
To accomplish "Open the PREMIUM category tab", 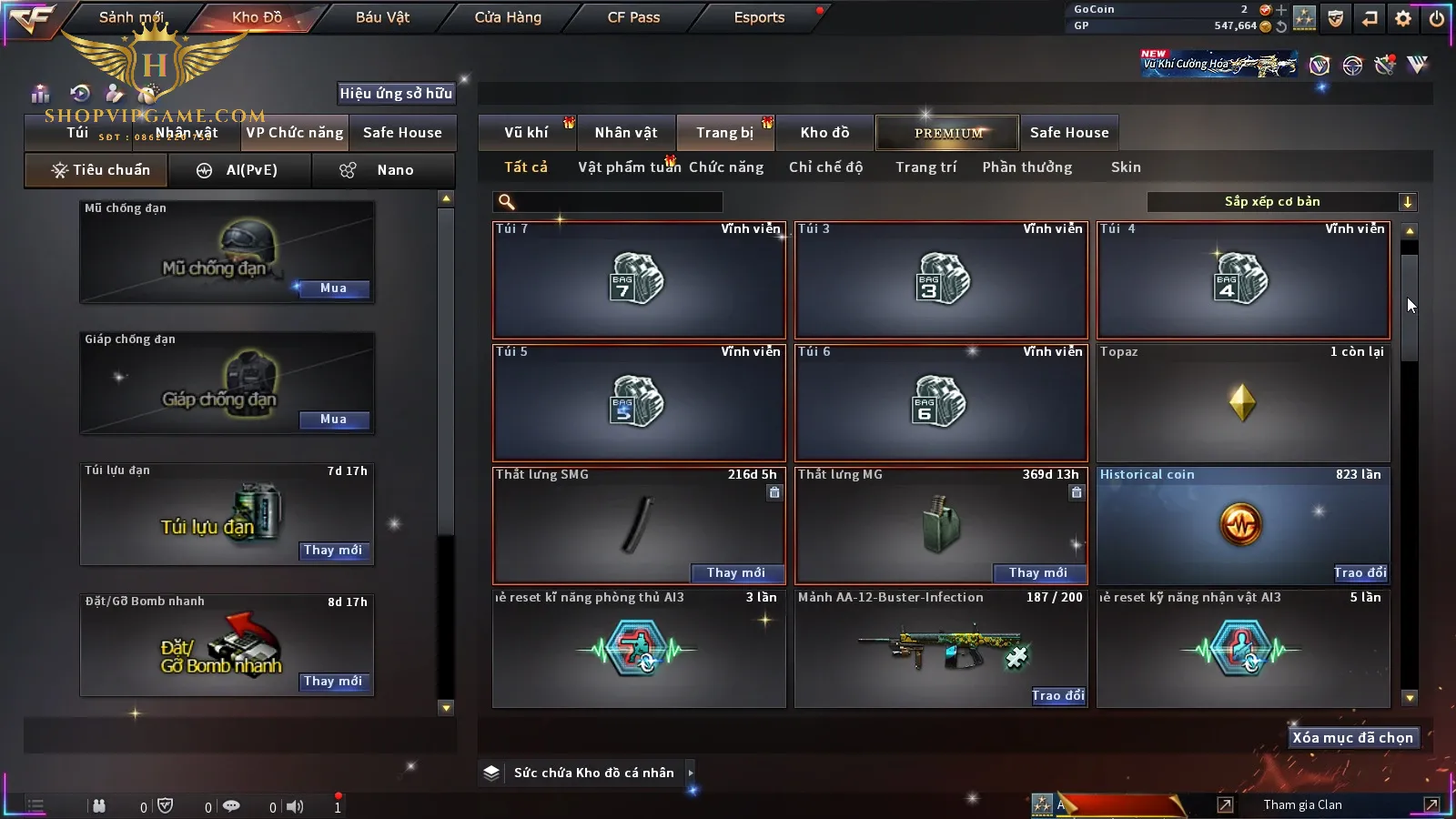I will coord(948,133).
